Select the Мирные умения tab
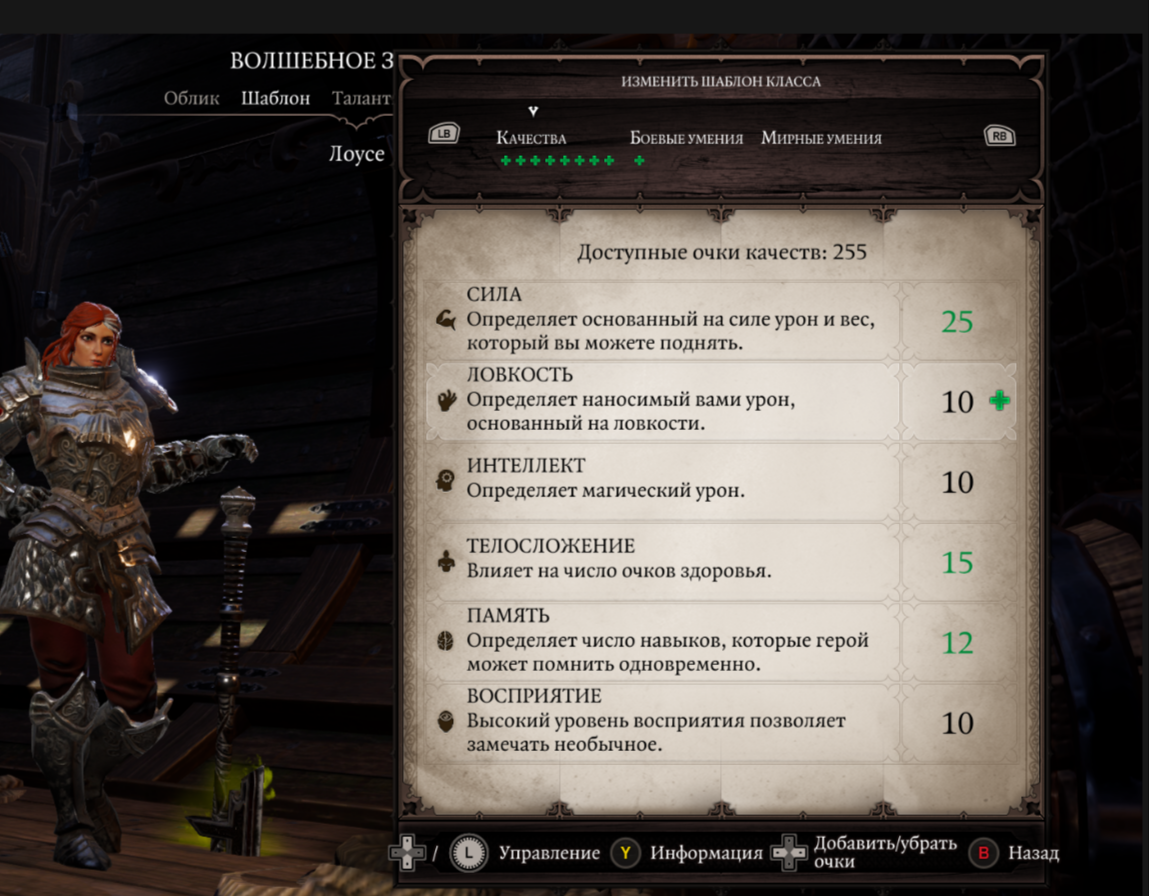The image size is (1149, 896). [x=821, y=139]
